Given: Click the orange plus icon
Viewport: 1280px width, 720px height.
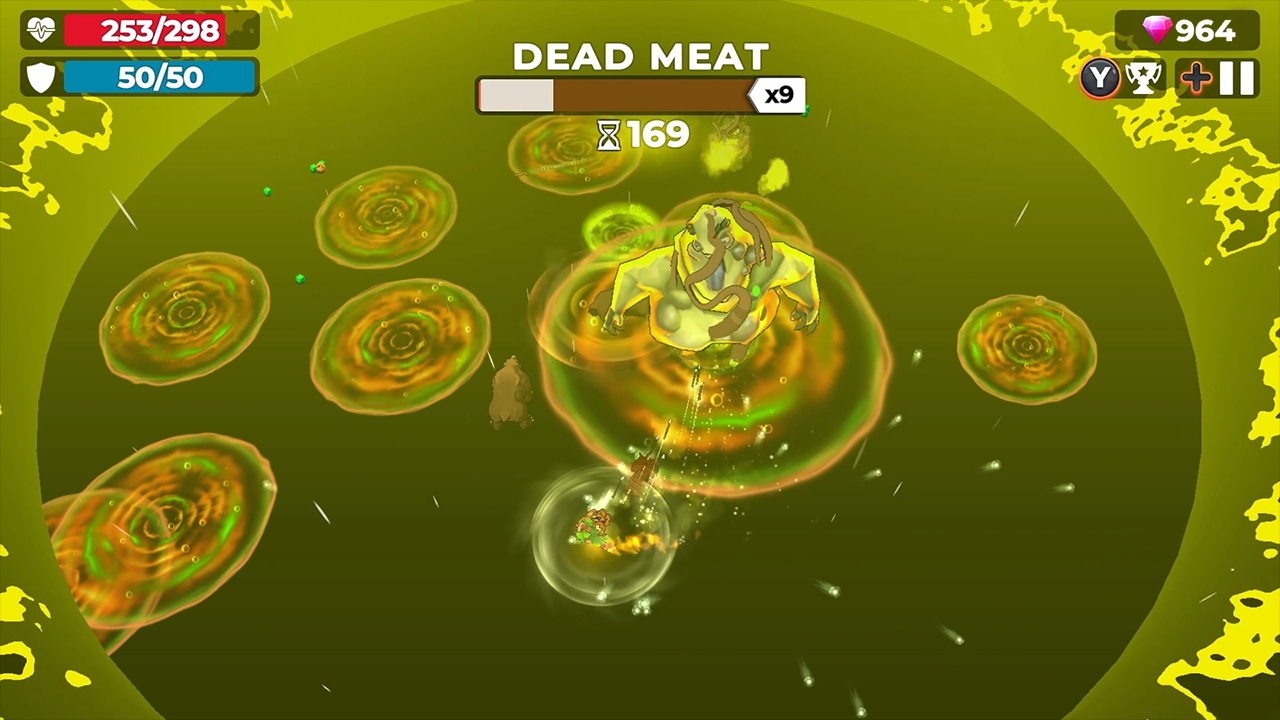Looking at the screenshot, I should (1196, 77).
